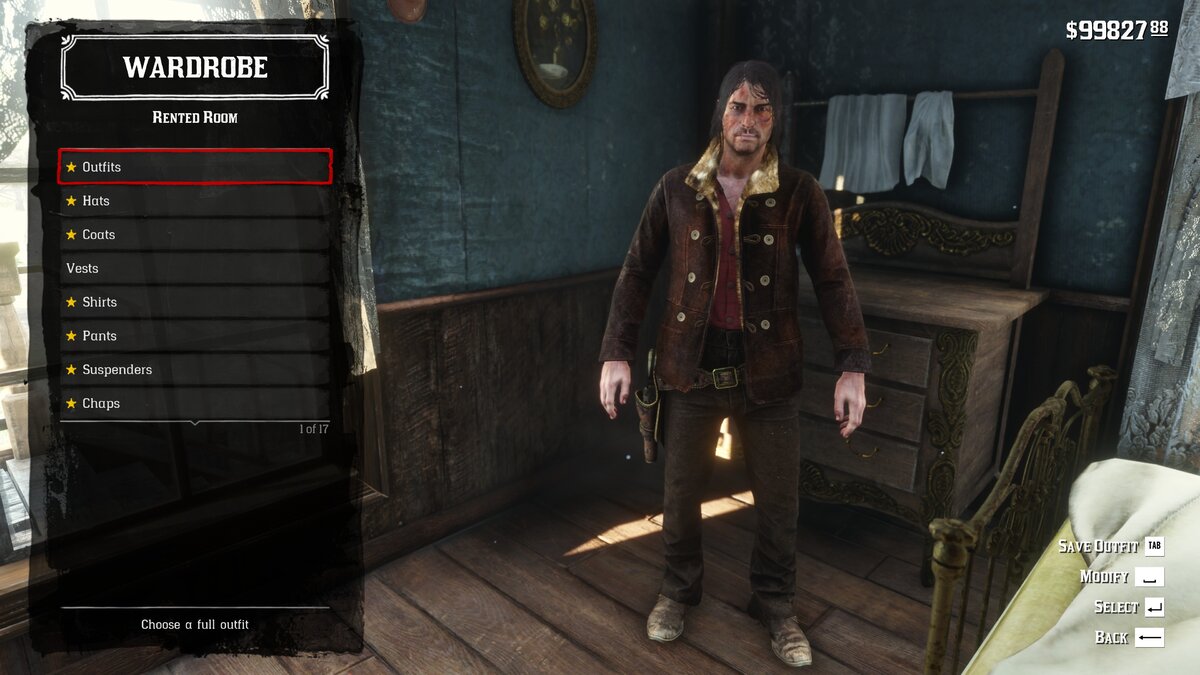Click the Save Outfit option
Viewport: 1200px width, 675px height.
(1110, 546)
